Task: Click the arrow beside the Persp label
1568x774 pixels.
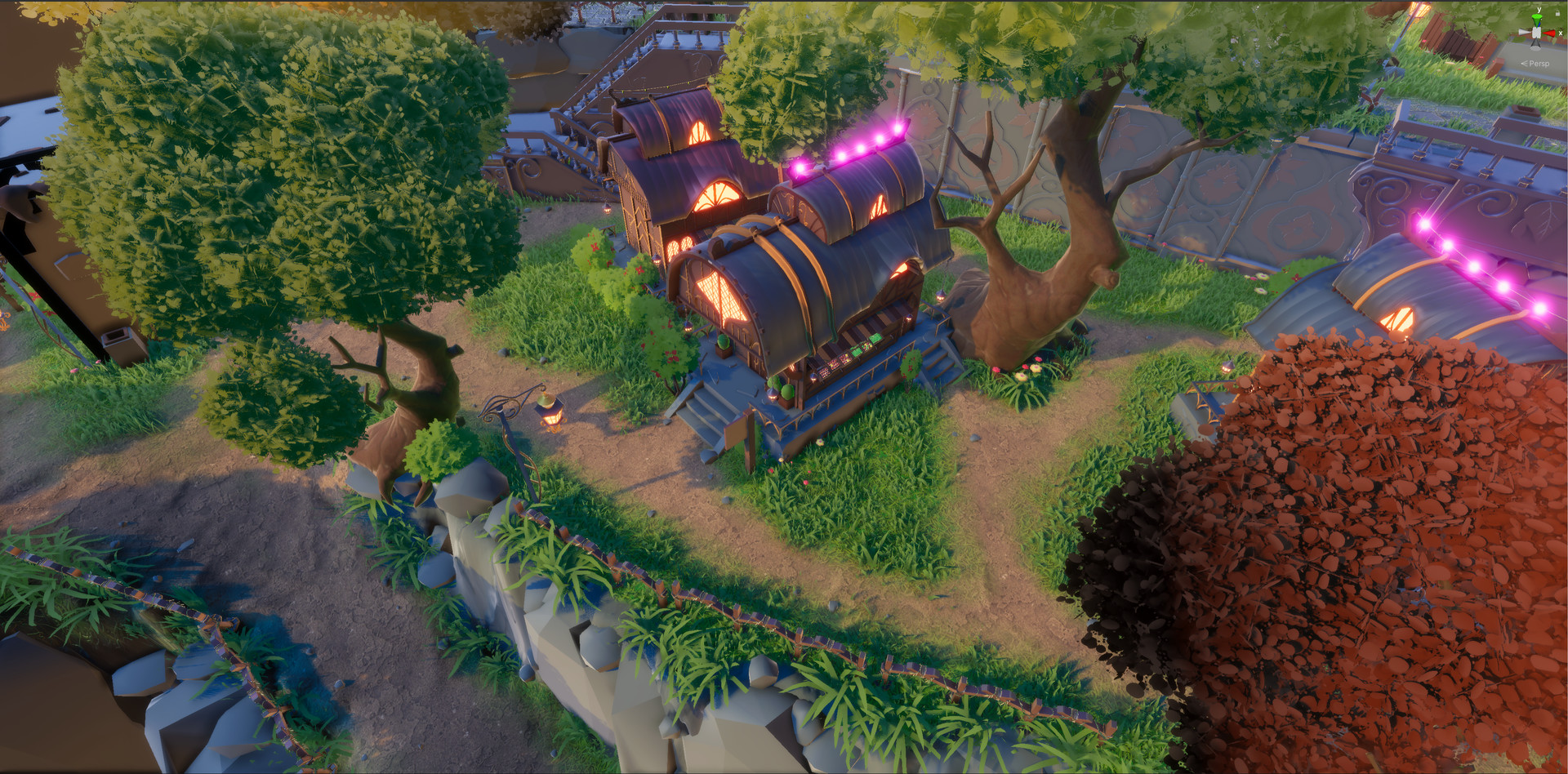Action: (x=1525, y=63)
